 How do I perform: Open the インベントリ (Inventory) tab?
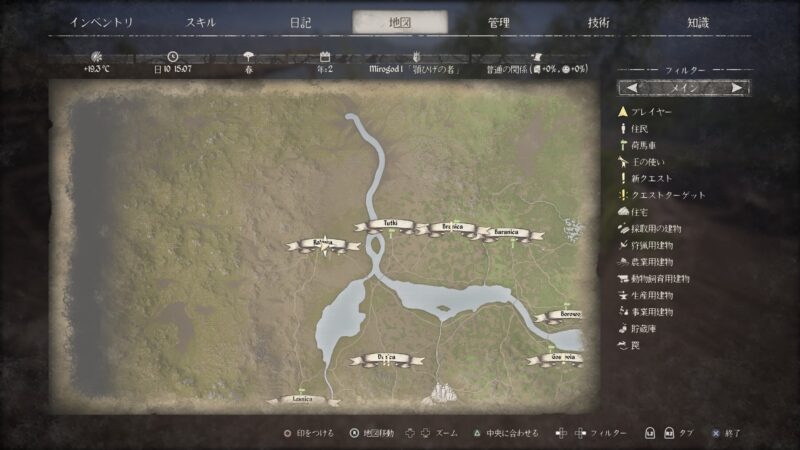tap(100, 22)
